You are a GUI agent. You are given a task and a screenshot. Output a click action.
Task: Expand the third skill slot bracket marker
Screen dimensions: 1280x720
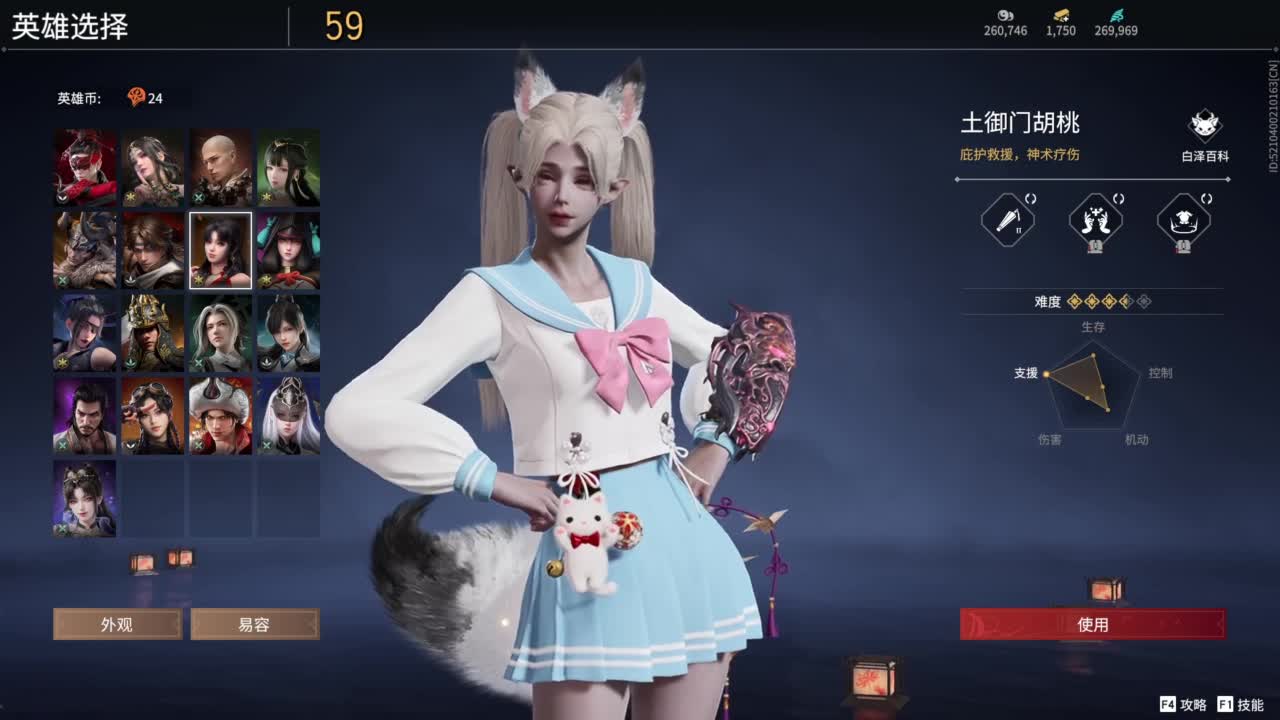pos(1205,198)
